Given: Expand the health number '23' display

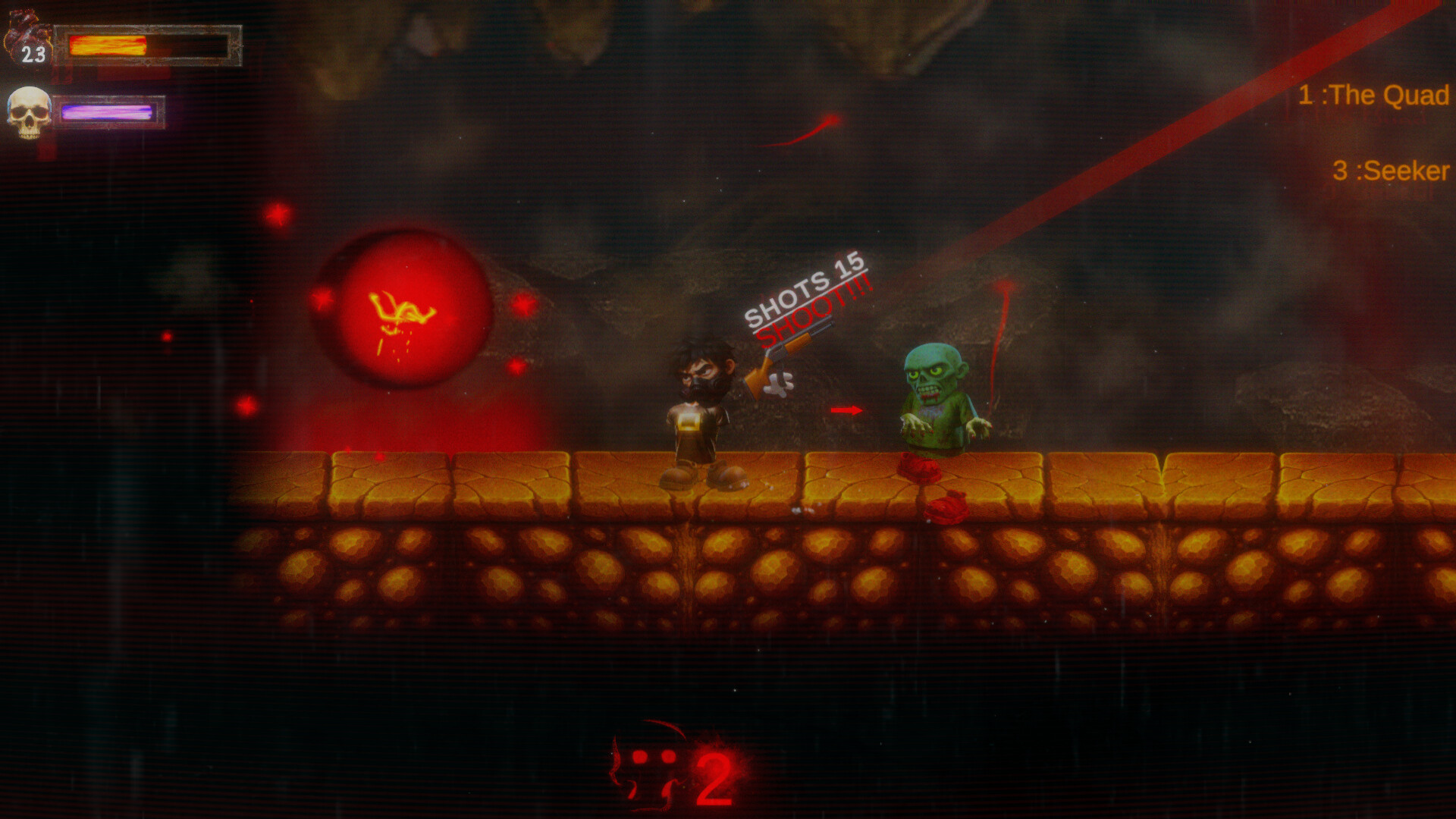Looking at the screenshot, I should click(32, 54).
